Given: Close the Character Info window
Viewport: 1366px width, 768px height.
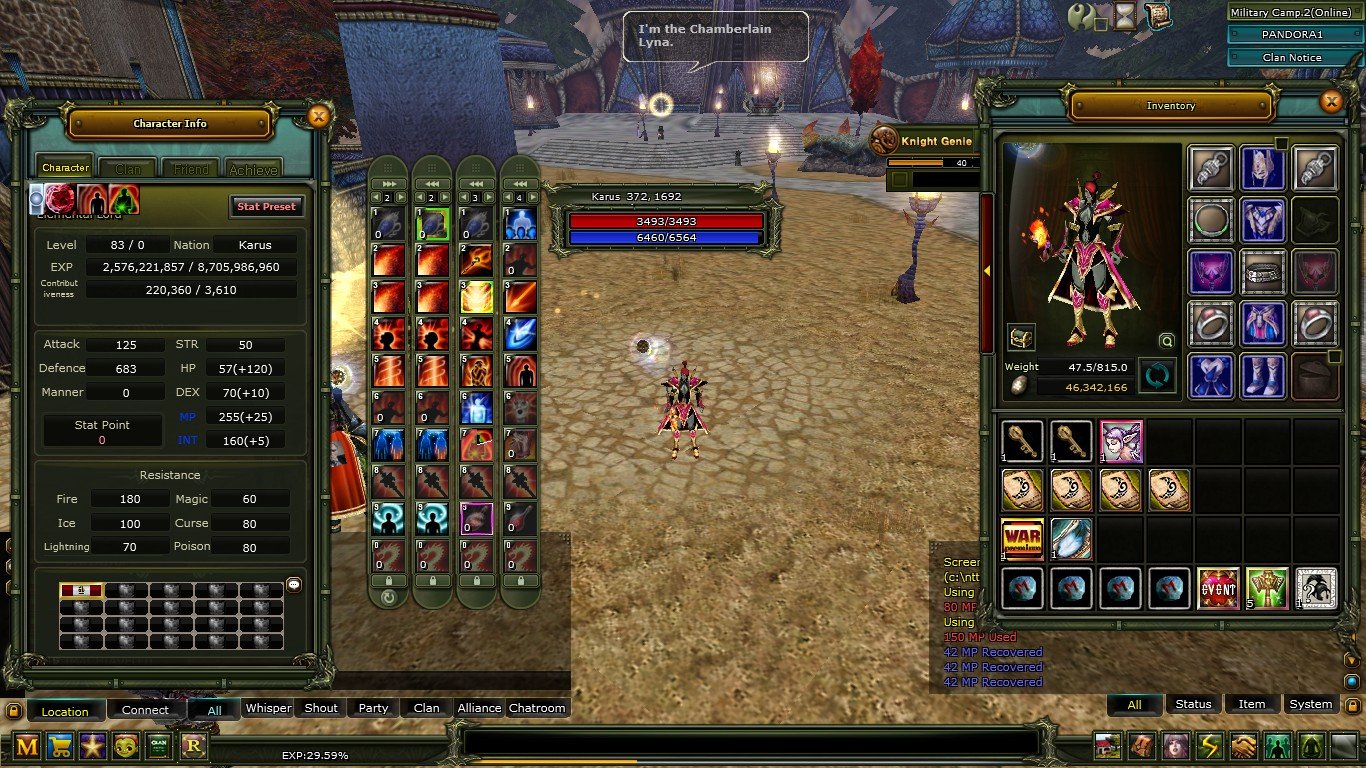Looking at the screenshot, I should [x=318, y=117].
